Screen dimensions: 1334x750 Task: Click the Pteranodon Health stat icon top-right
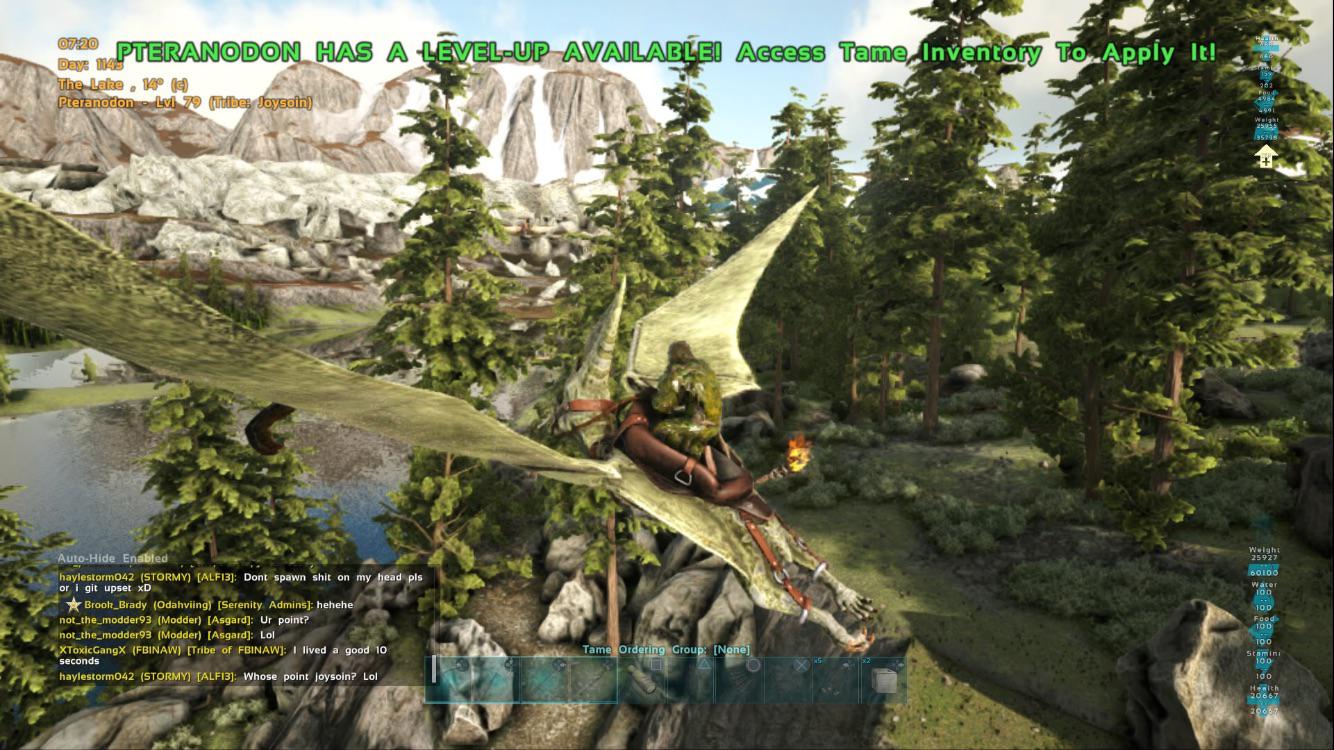1268,40
